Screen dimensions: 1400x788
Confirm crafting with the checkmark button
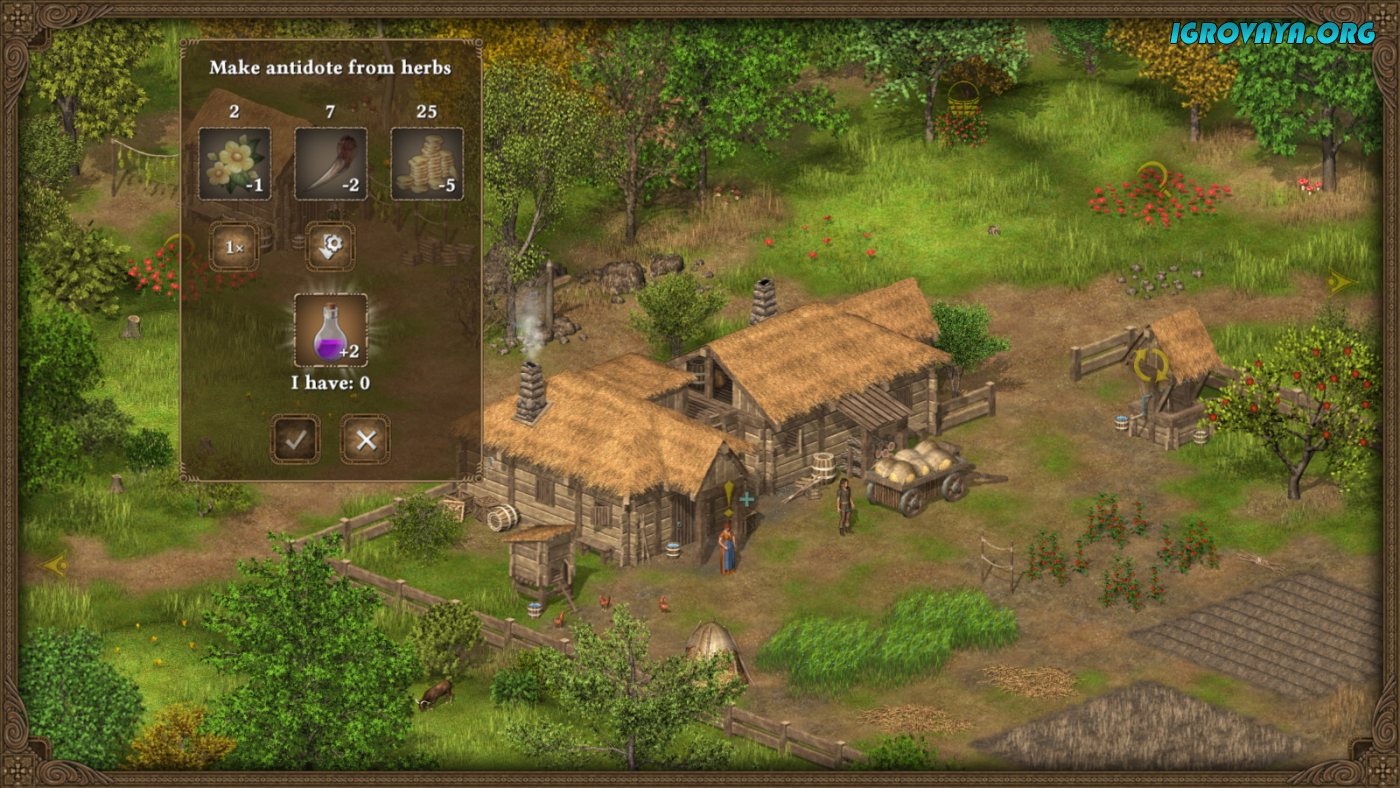pyautogui.click(x=295, y=439)
